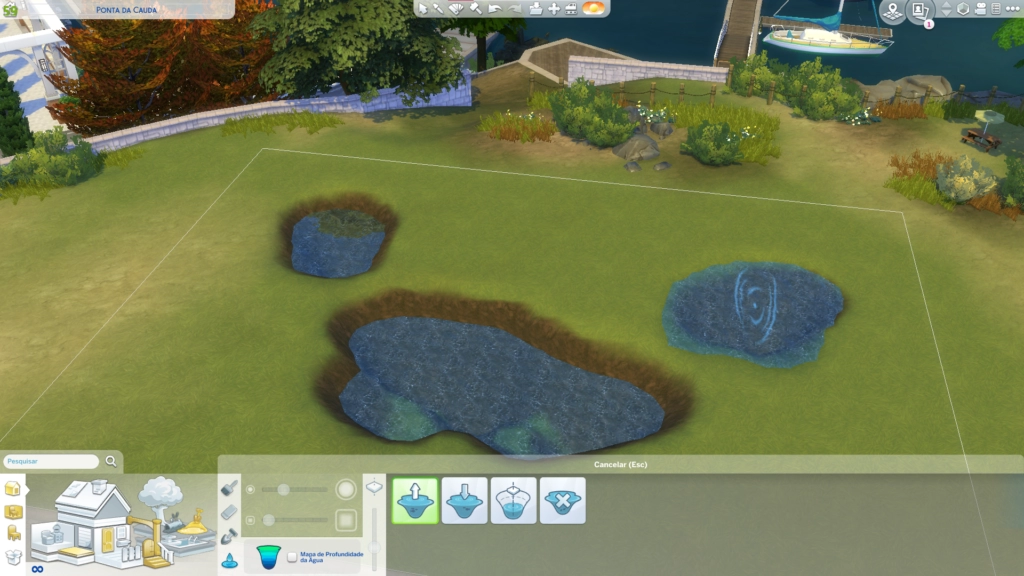Open the three-dot options menu
This screenshot has width=1024, height=576.
click(1011, 9)
